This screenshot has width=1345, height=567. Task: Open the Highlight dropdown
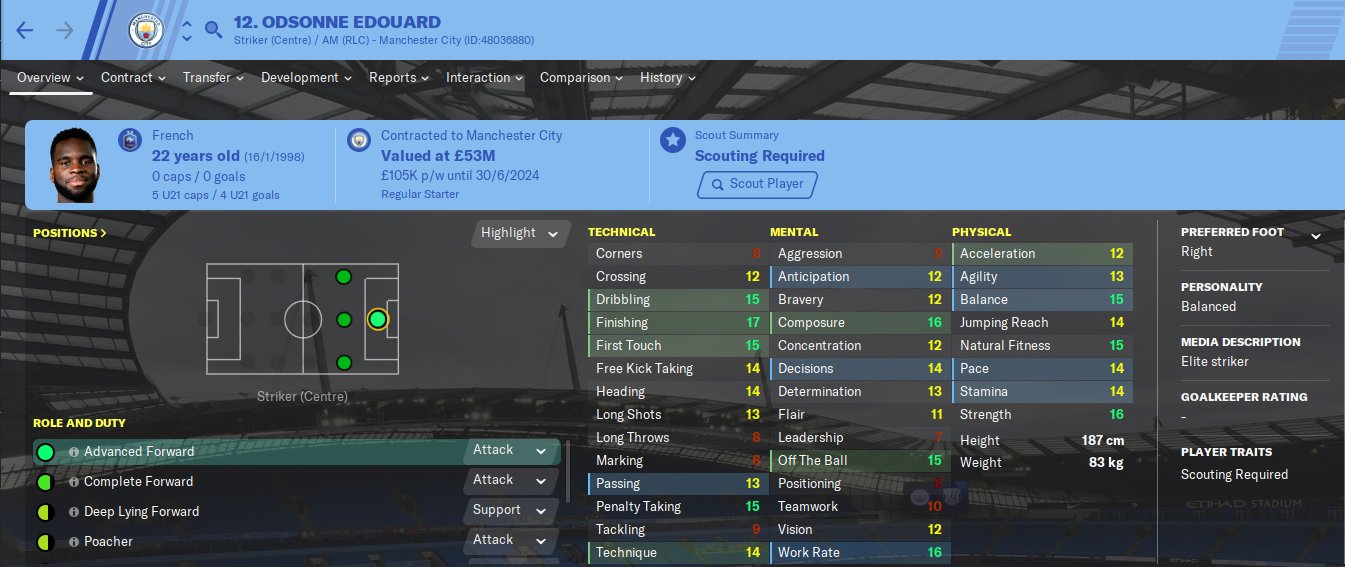click(x=519, y=233)
